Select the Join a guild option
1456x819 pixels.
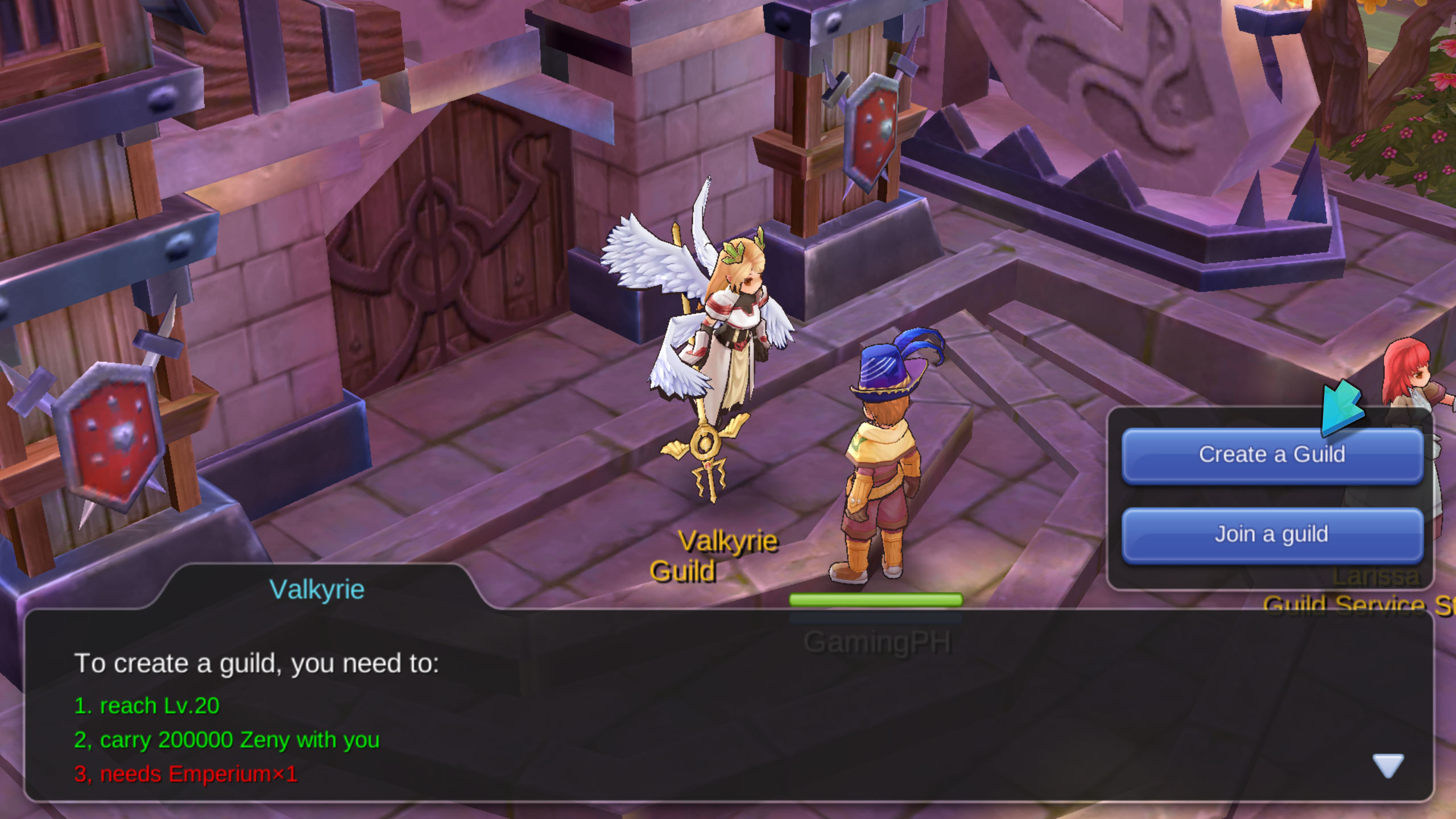[x=1272, y=535]
